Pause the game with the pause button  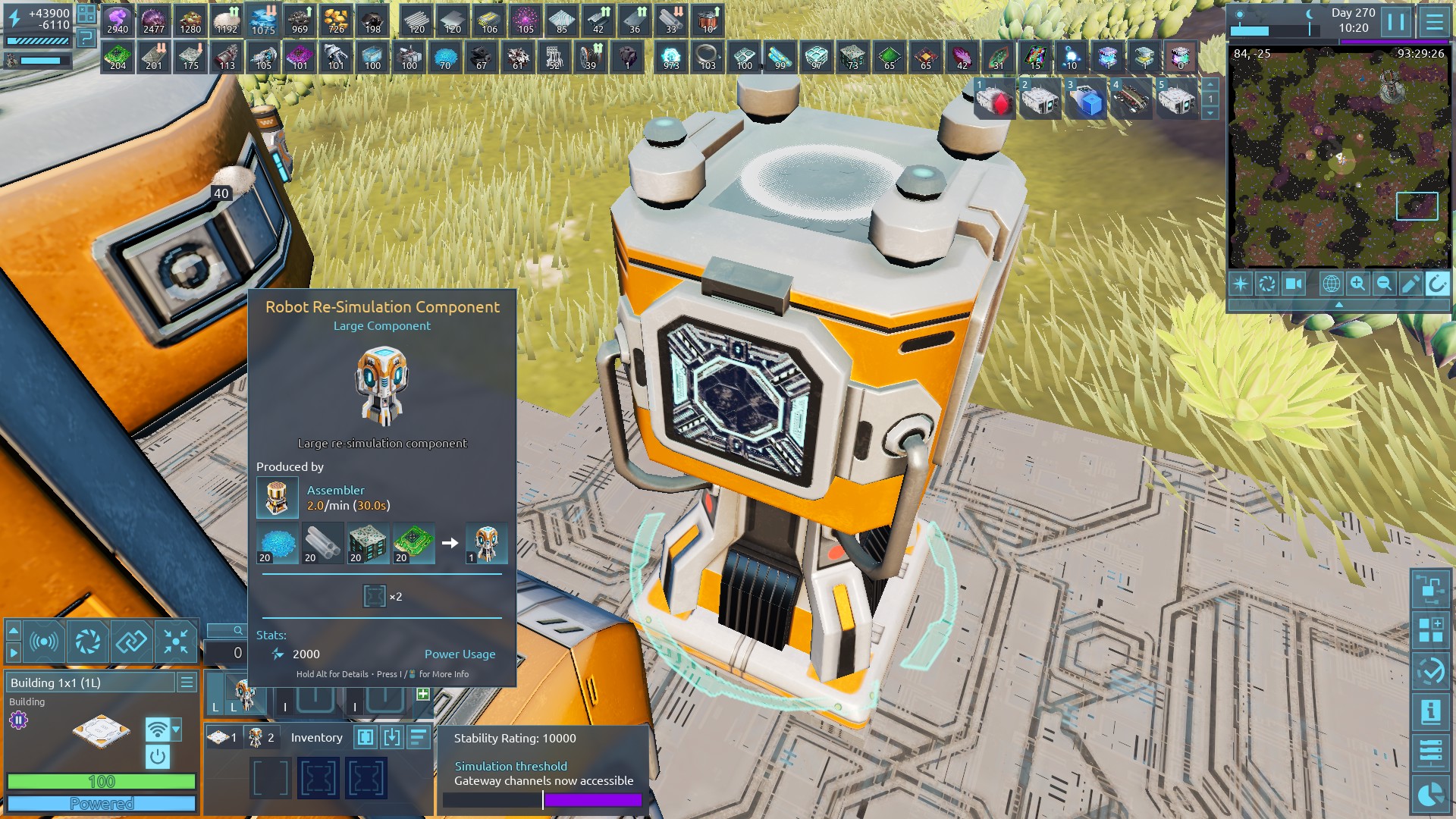pos(1396,21)
